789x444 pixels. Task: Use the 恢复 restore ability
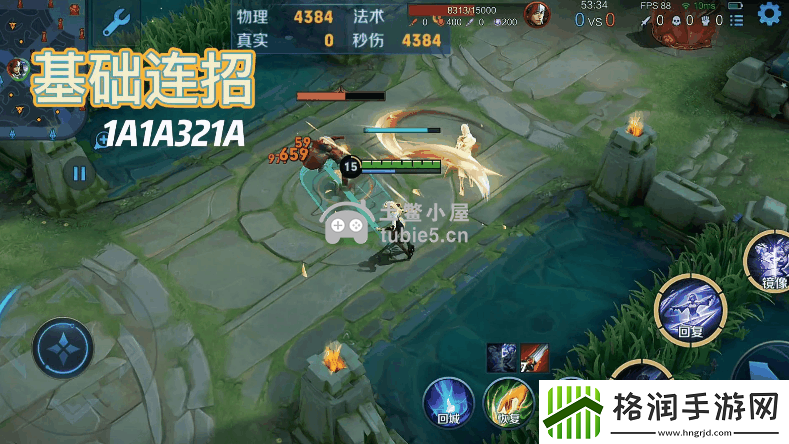tap(505, 402)
